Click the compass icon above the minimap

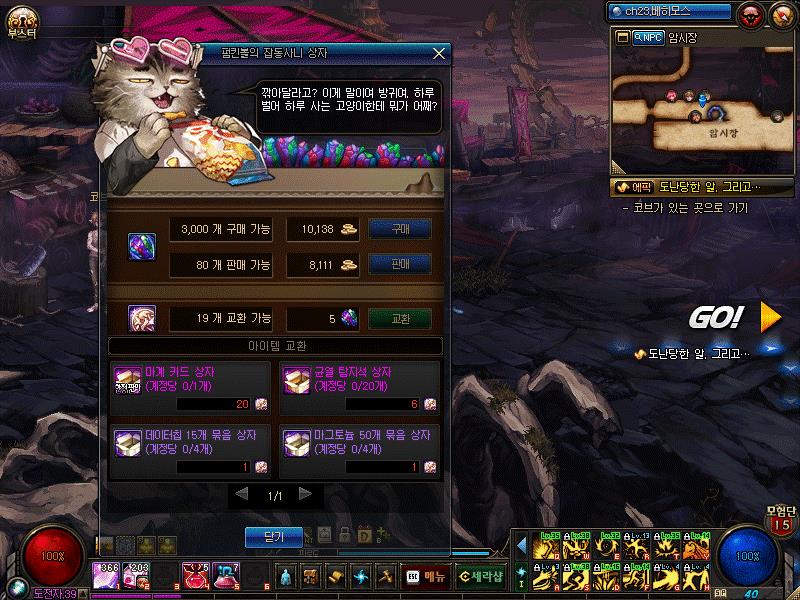pos(781,14)
